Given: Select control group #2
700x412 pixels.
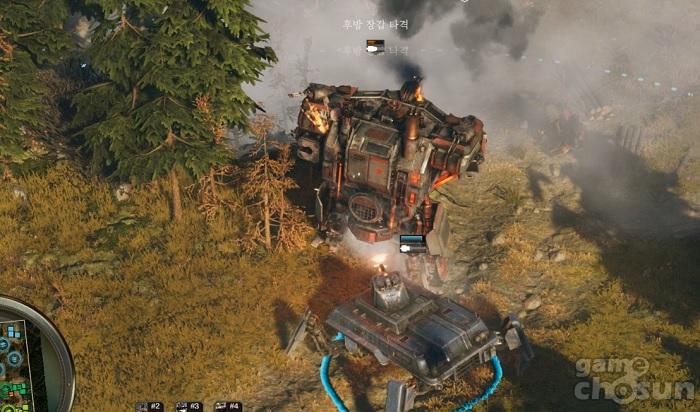Looking at the screenshot, I should pyautogui.click(x=149, y=406).
